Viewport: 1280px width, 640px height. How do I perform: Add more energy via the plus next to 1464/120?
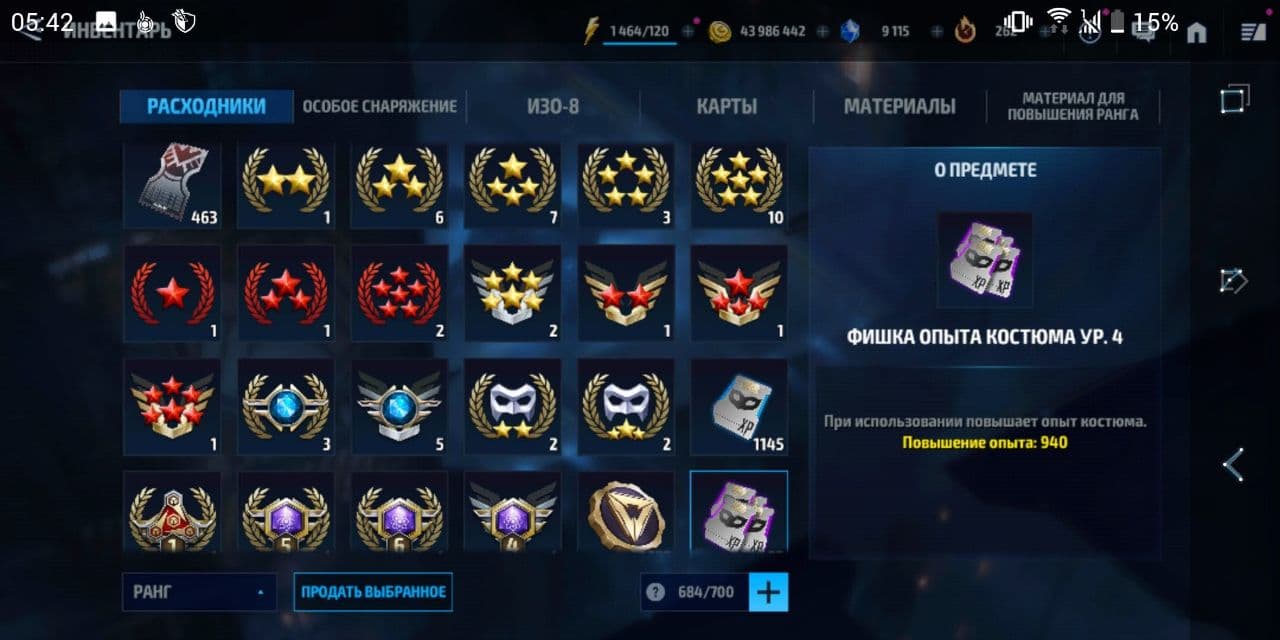[x=688, y=32]
